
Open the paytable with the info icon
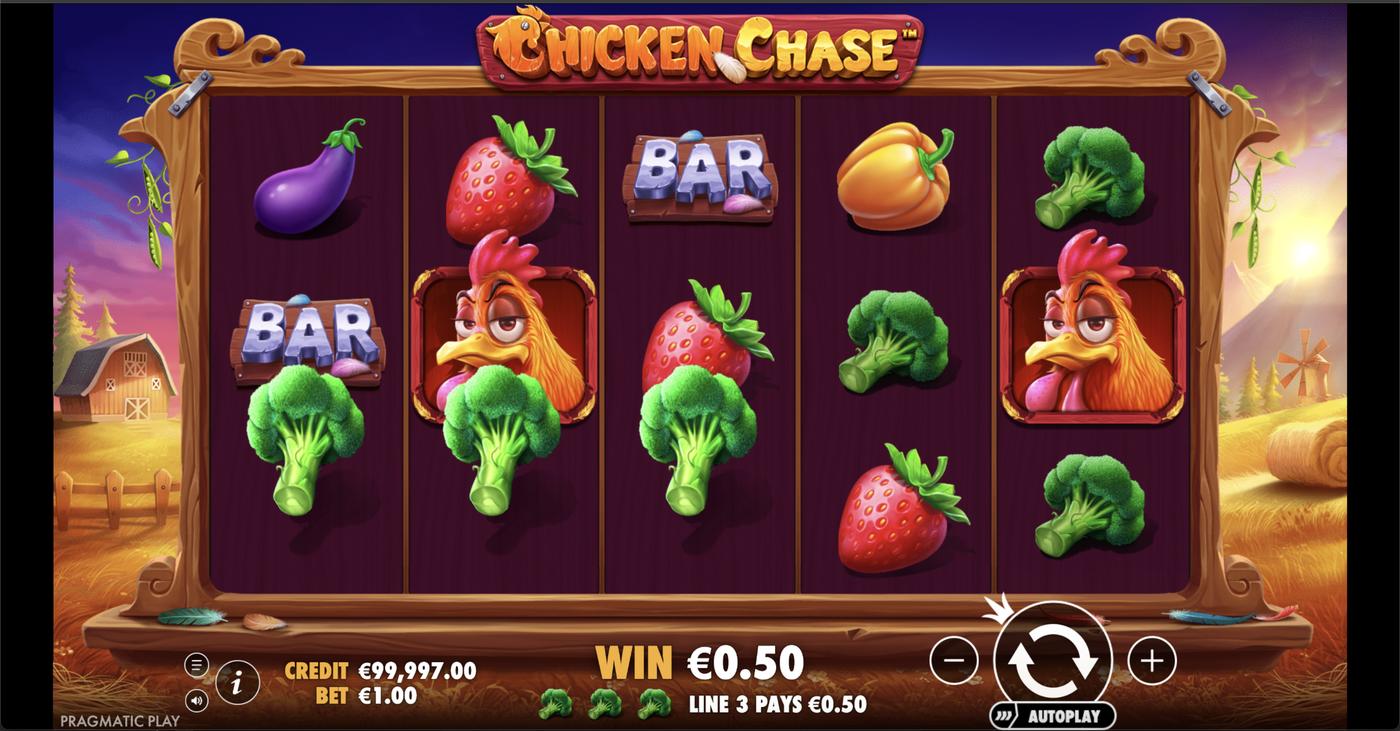(236, 684)
